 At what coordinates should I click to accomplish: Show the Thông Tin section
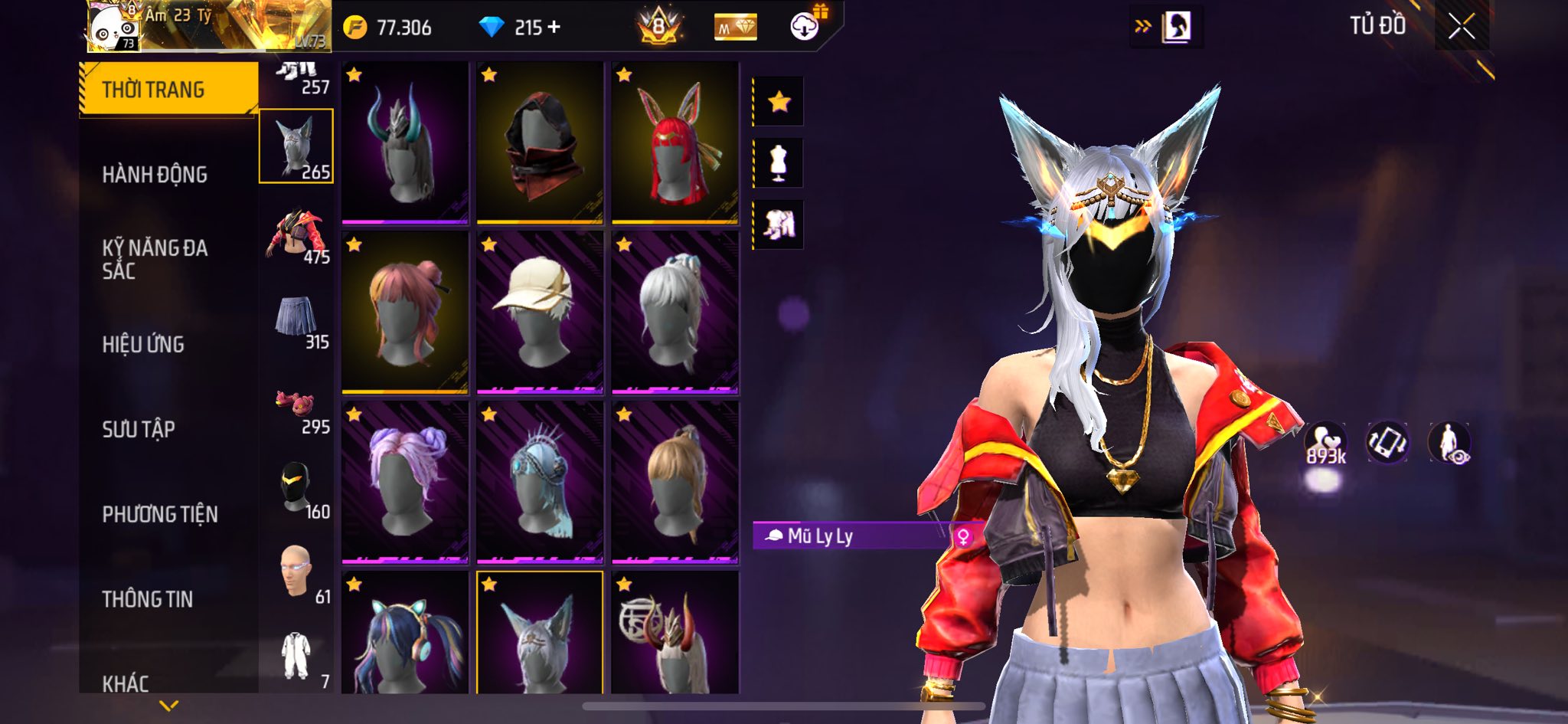148,599
